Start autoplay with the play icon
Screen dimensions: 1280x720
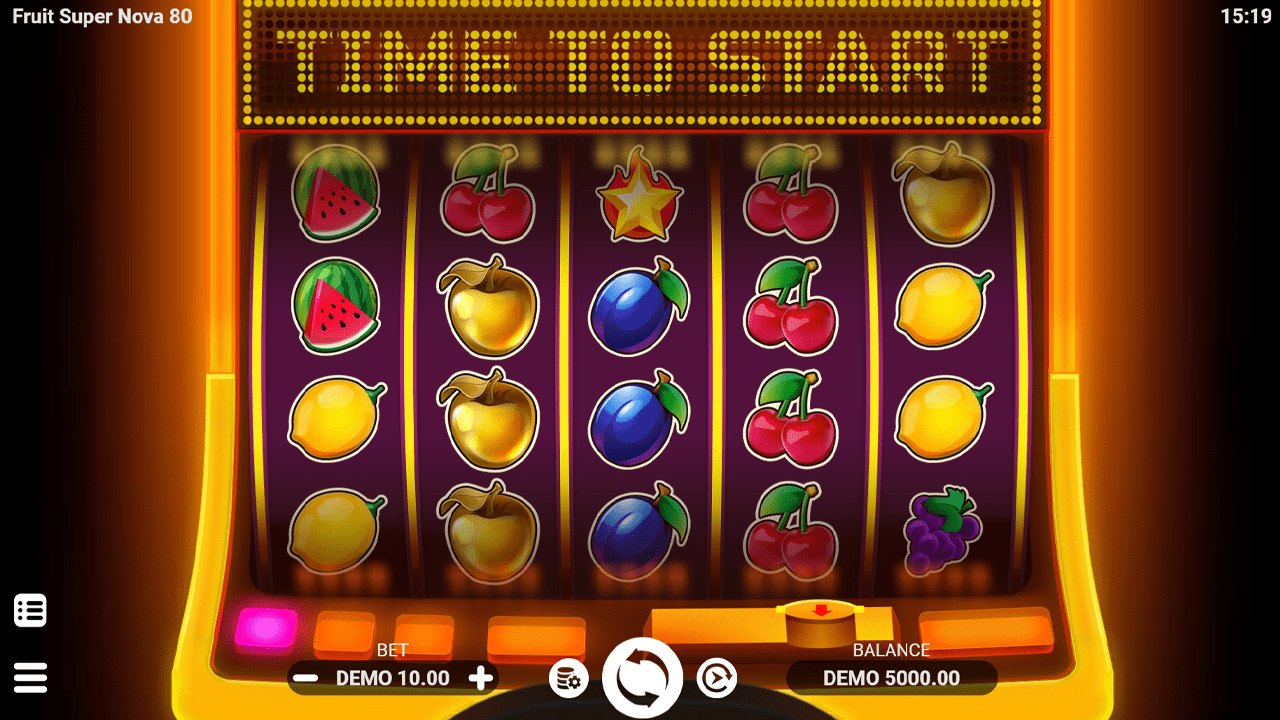[718, 677]
